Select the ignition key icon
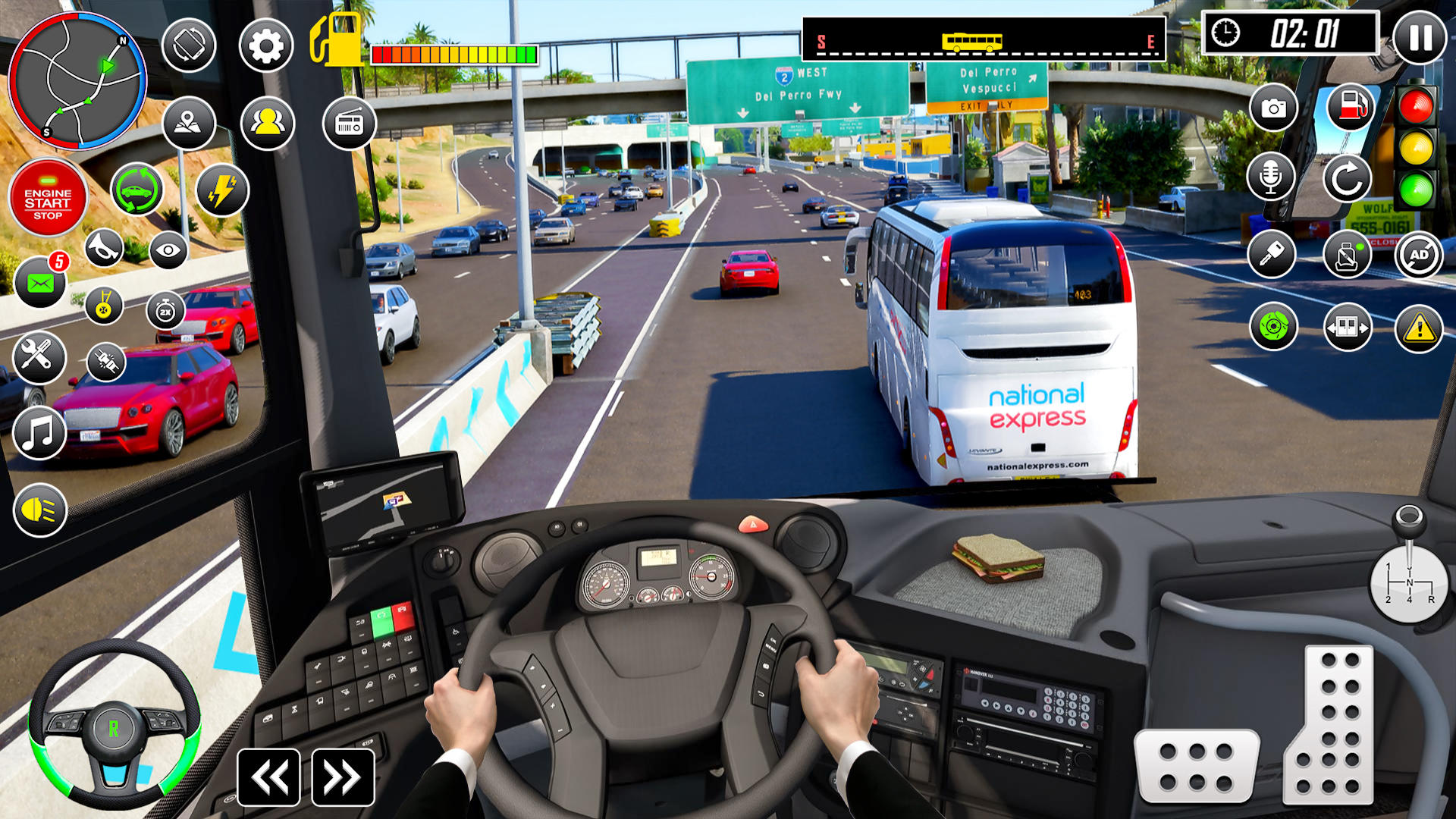This screenshot has width=1456, height=819. coord(1272,256)
